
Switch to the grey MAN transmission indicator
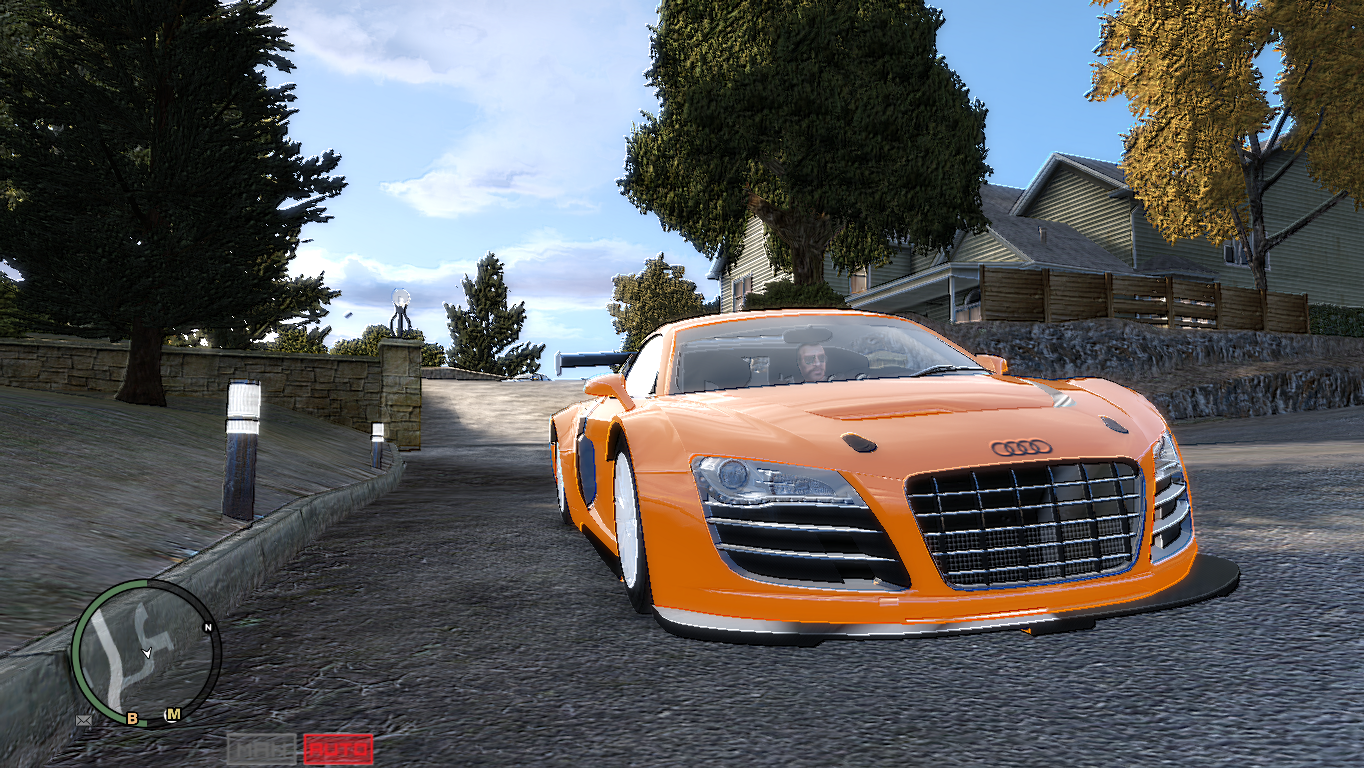[x=262, y=748]
